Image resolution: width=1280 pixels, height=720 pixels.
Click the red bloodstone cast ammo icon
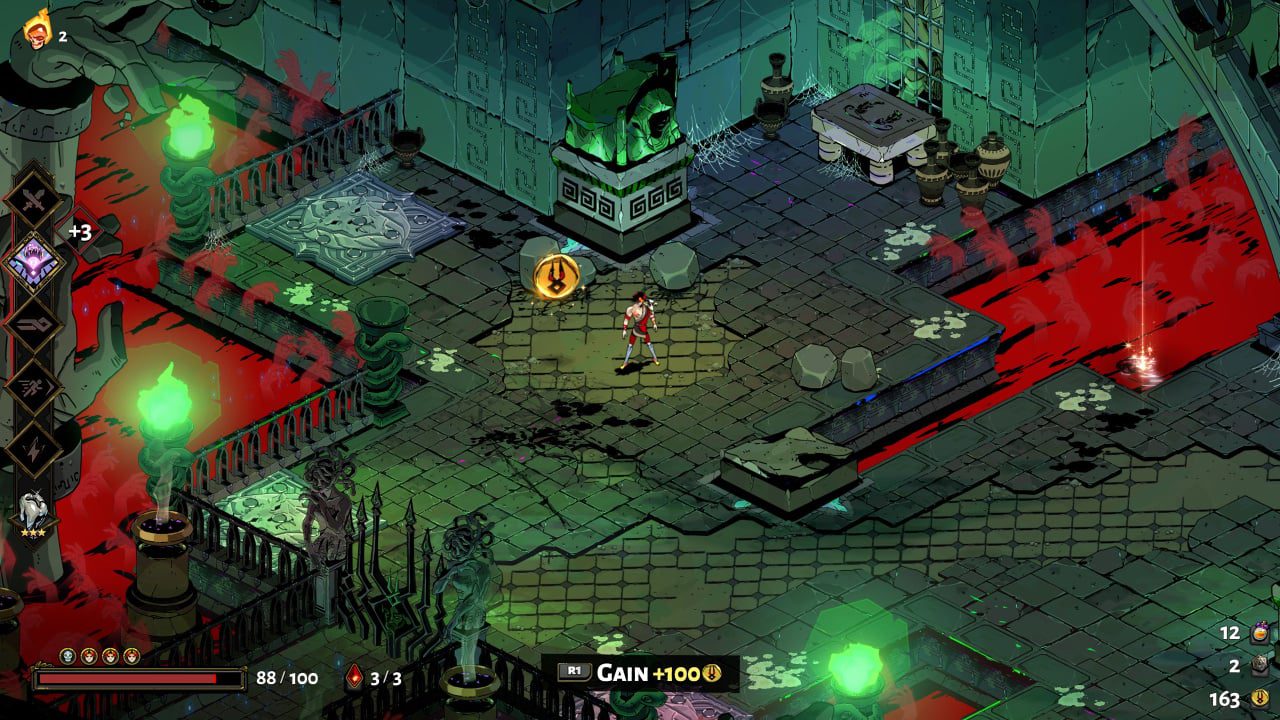tap(354, 678)
